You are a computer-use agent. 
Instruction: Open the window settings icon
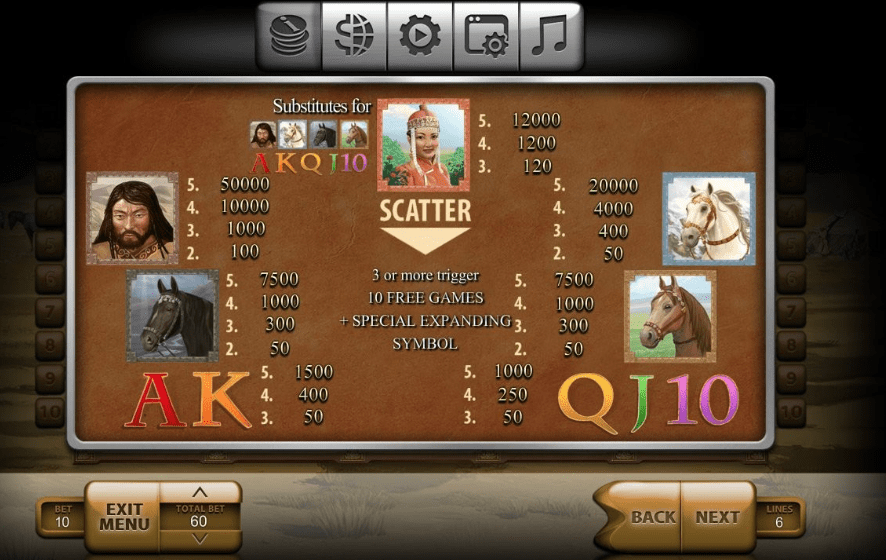point(485,36)
